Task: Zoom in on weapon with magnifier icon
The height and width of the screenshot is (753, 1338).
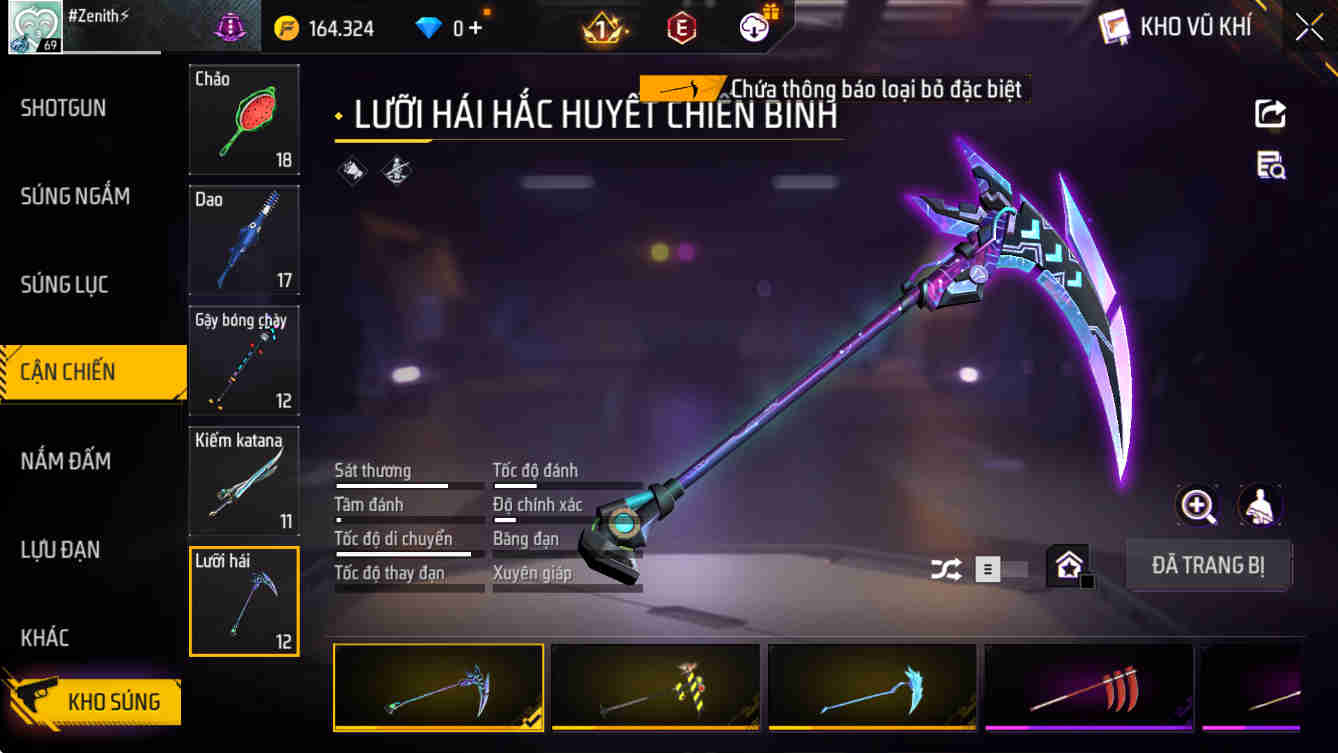Action: point(1198,506)
